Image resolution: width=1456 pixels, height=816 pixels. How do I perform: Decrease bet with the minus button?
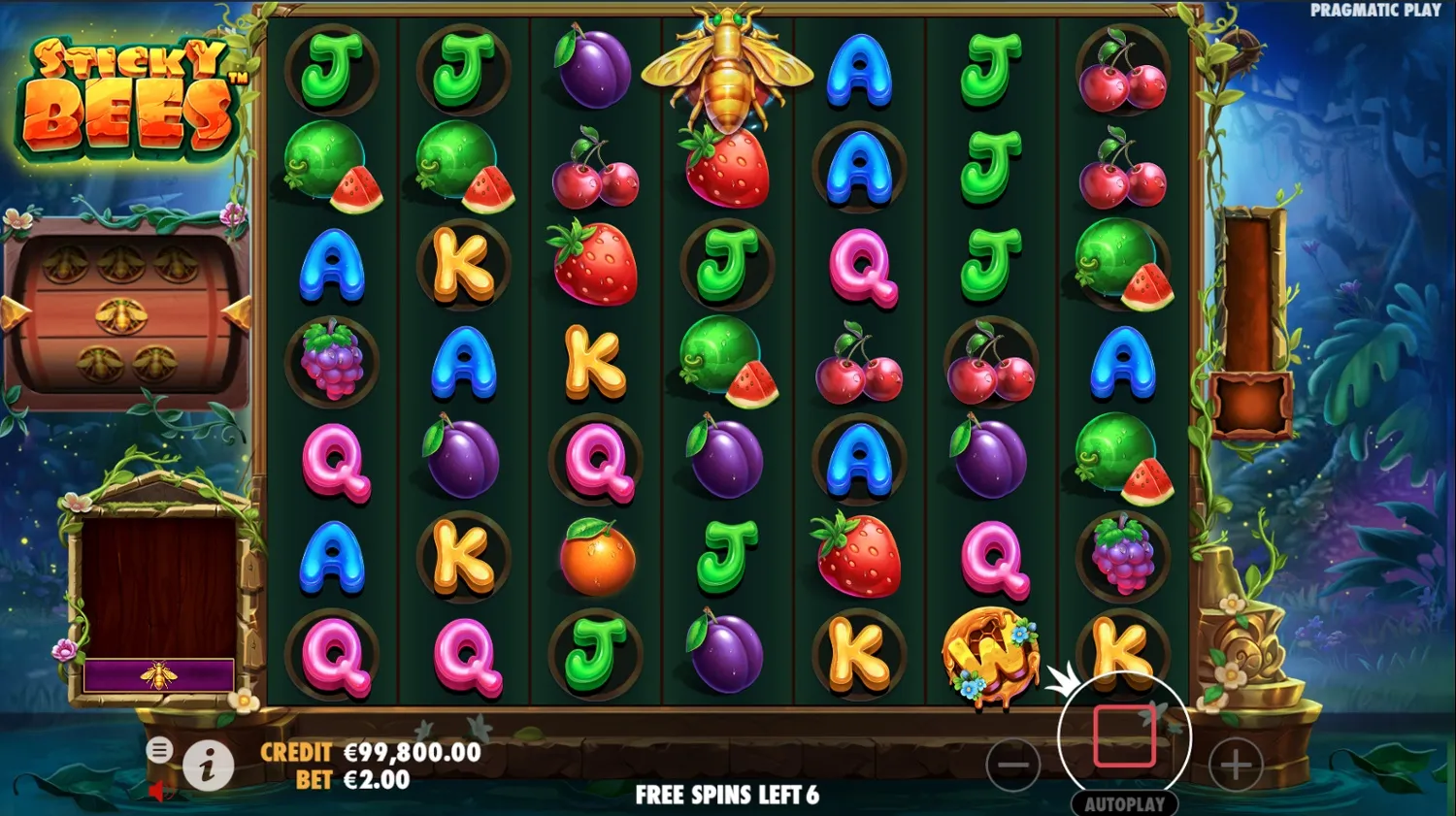coord(1015,765)
